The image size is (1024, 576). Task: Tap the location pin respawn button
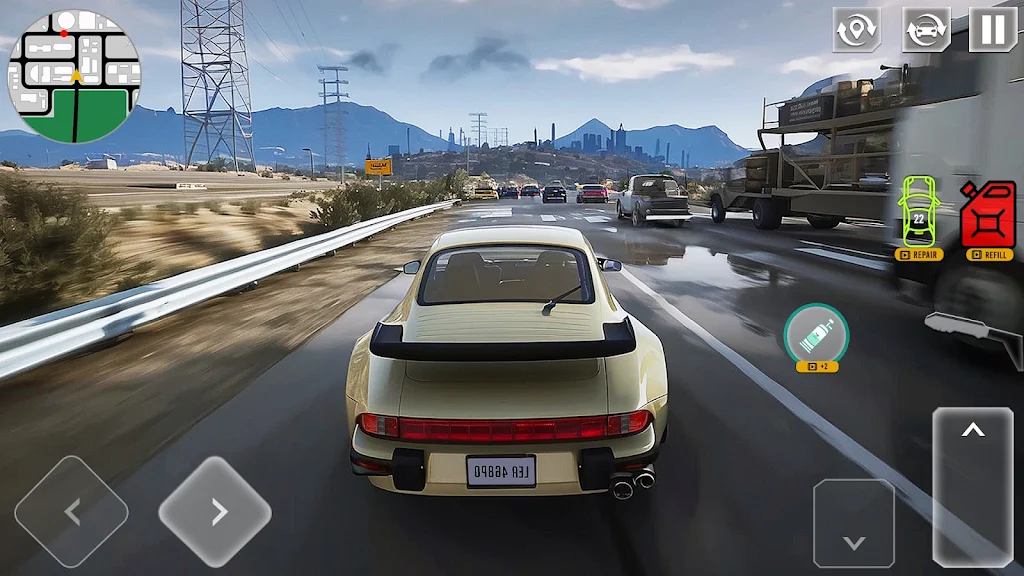(x=857, y=29)
